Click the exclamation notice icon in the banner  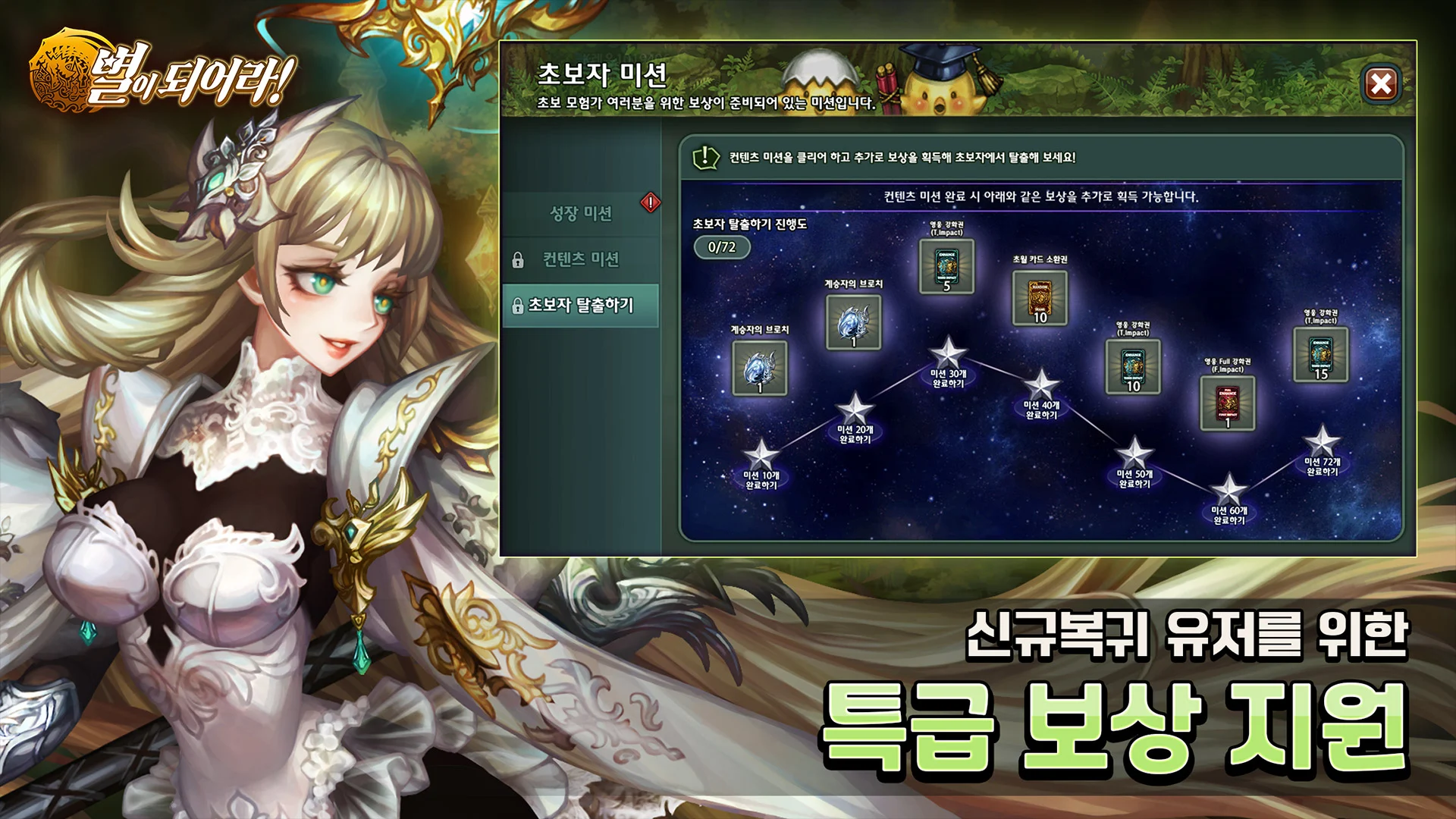[x=706, y=156]
